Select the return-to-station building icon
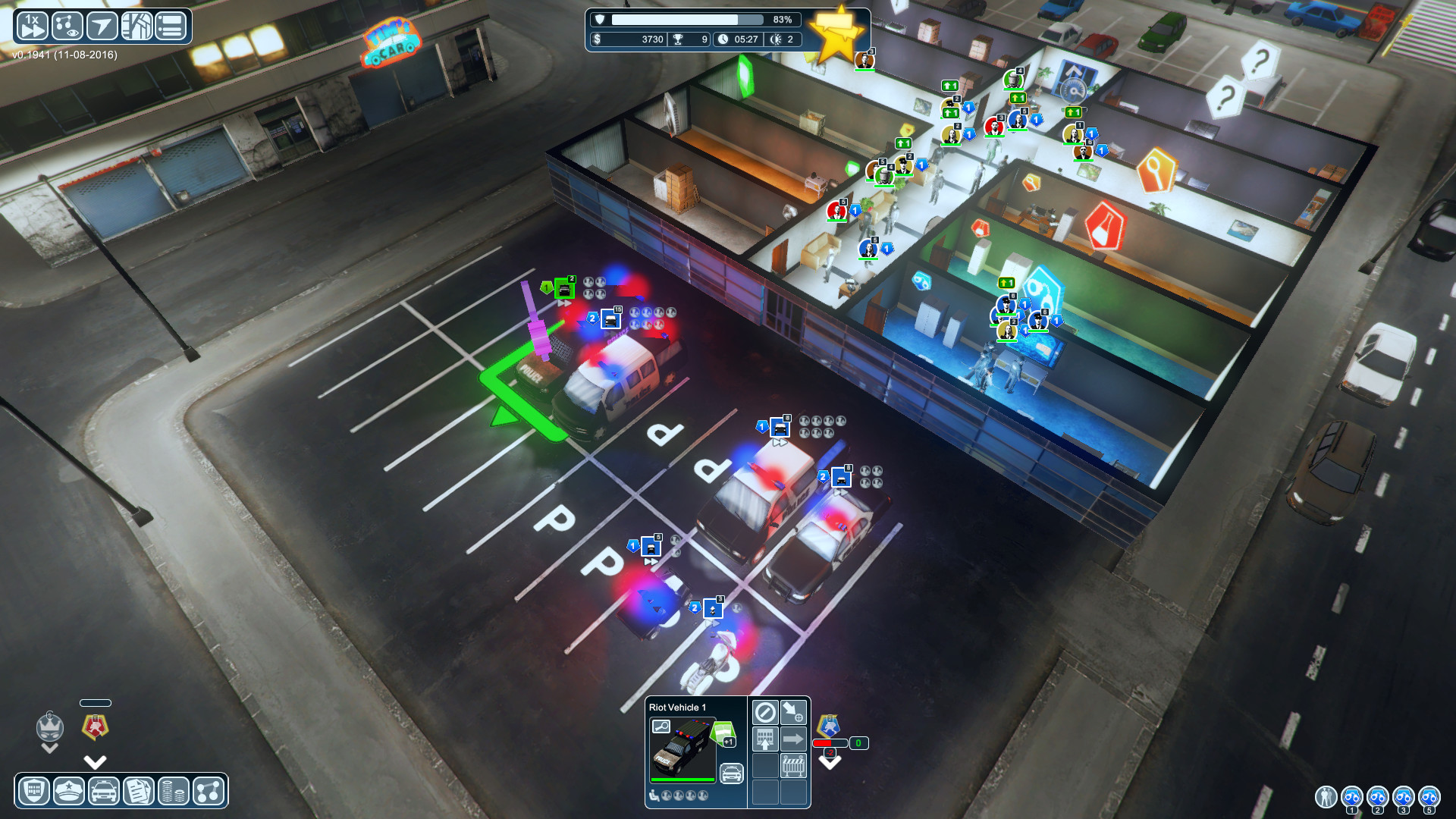The height and width of the screenshot is (819, 1456). pos(765,741)
